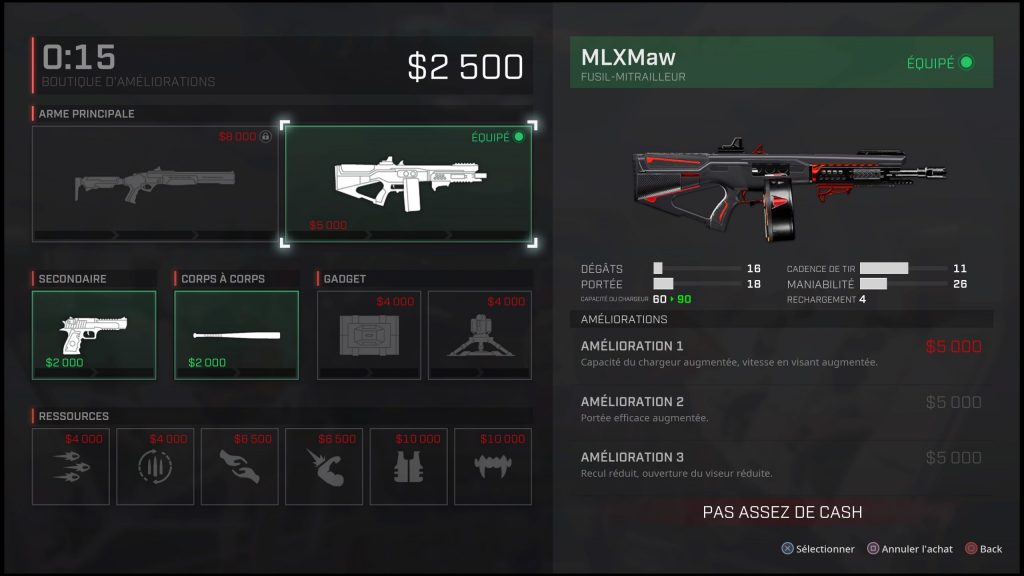Choose the pistol secondary weapon slot

[94, 335]
